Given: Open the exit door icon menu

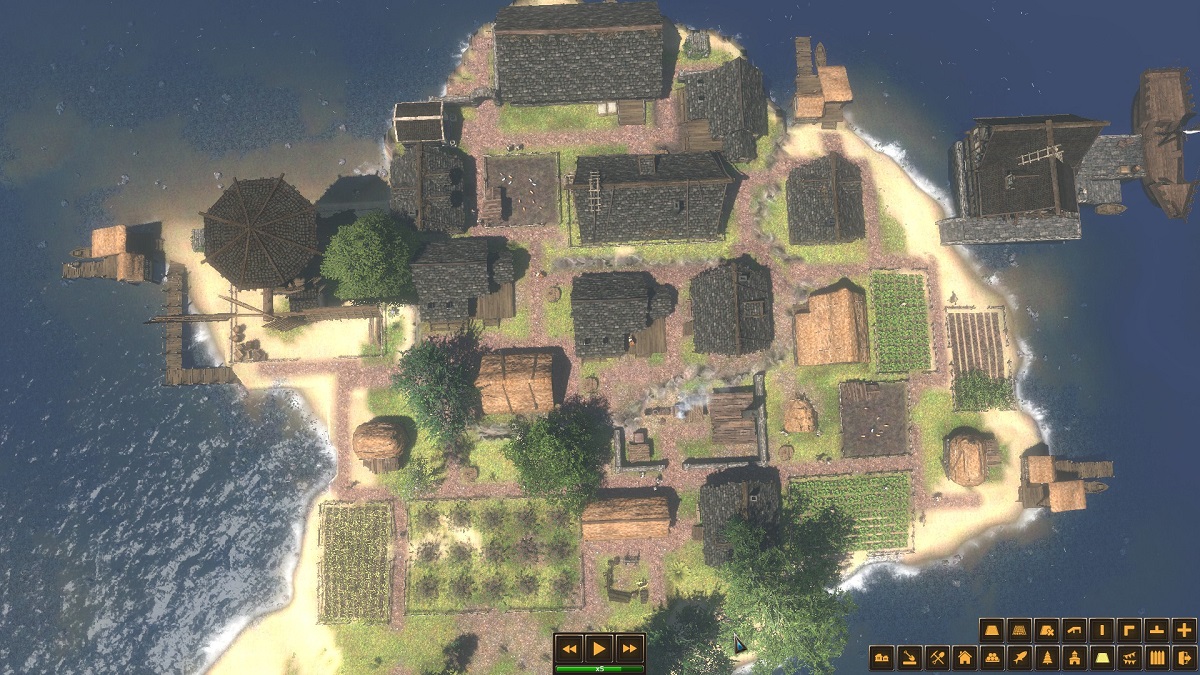Looking at the screenshot, I should [x=1184, y=657].
